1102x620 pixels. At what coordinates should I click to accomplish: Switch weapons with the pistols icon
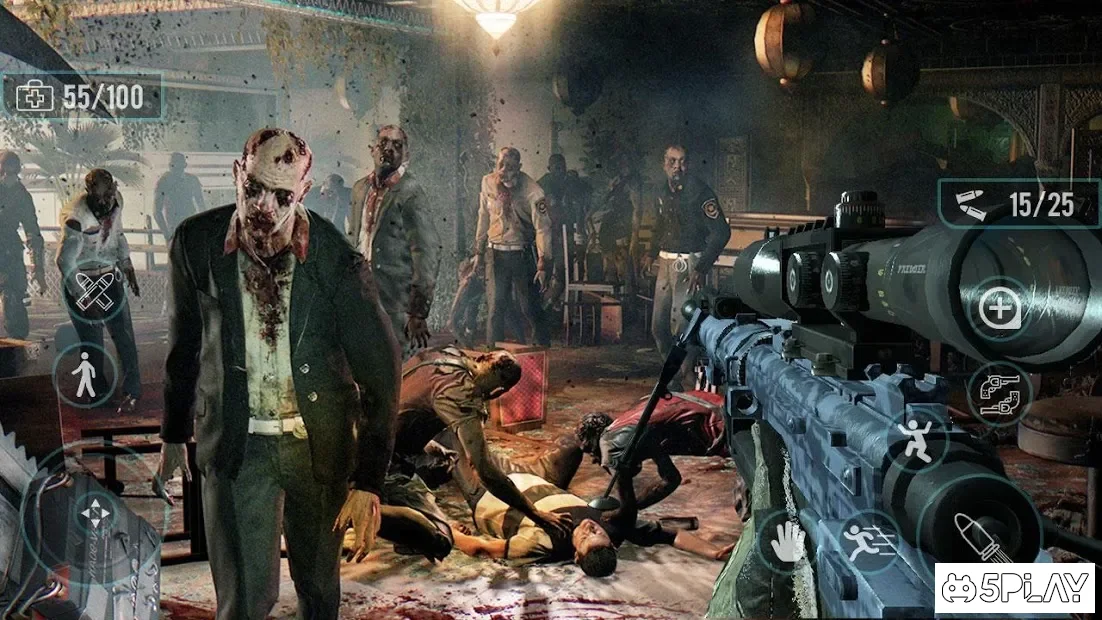point(999,393)
